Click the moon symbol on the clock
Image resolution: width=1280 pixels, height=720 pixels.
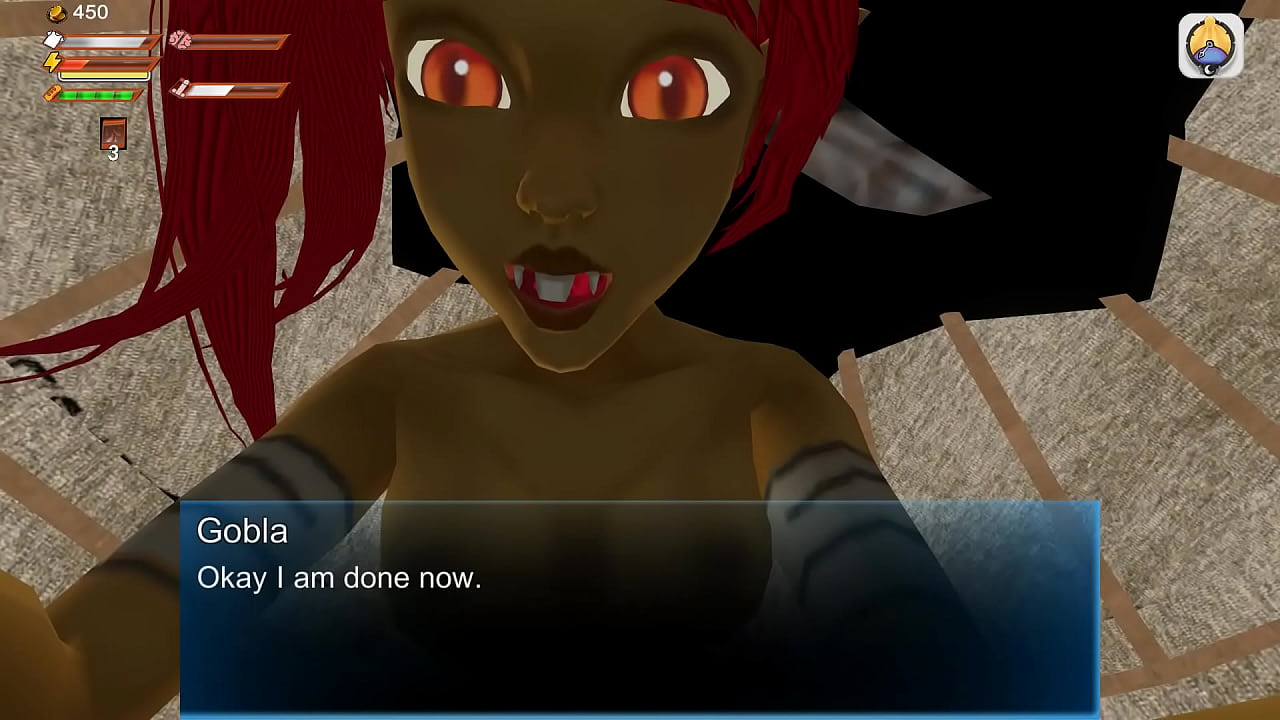click(1208, 69)
